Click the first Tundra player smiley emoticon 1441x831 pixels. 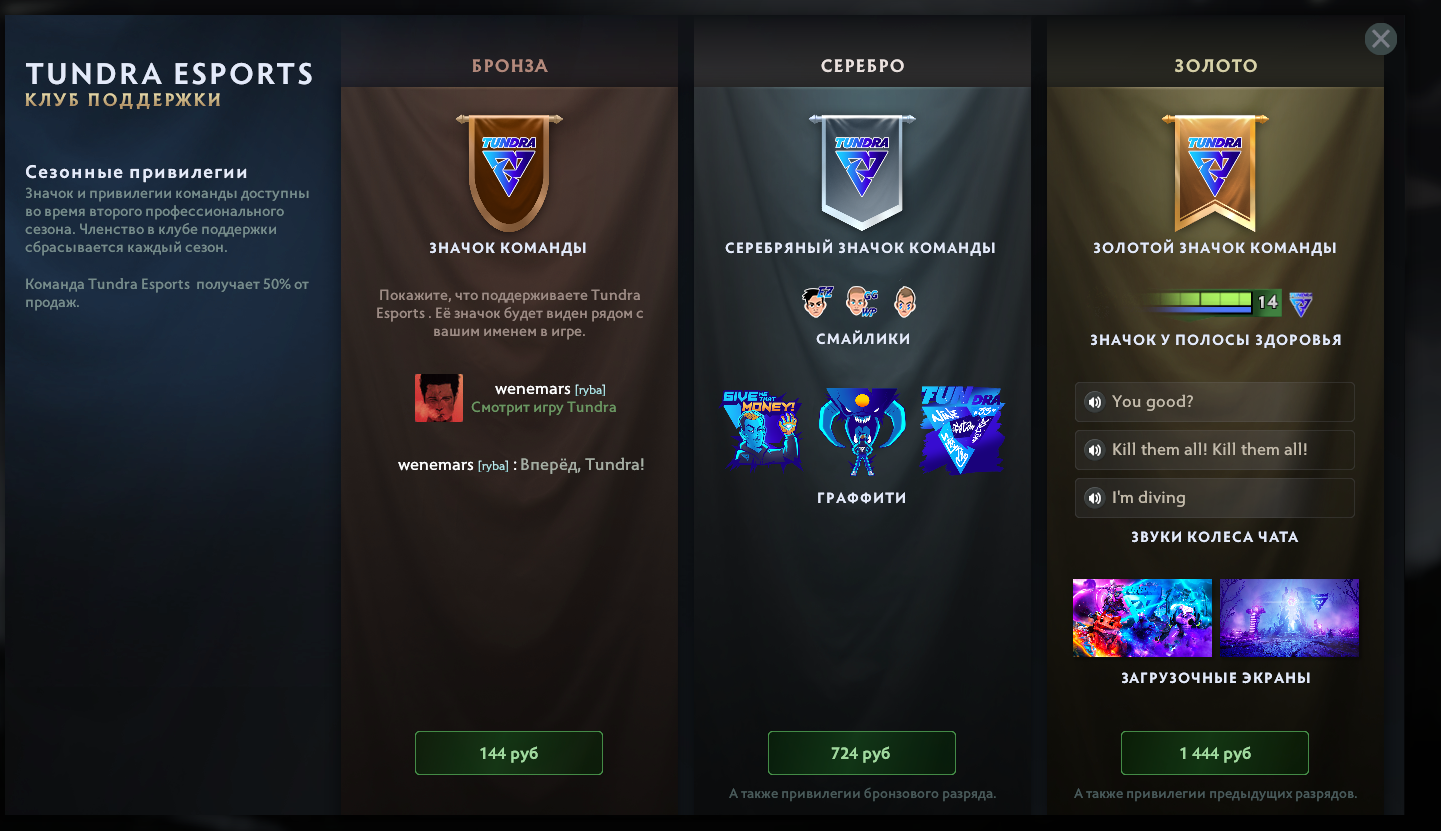tap(820, 300)
